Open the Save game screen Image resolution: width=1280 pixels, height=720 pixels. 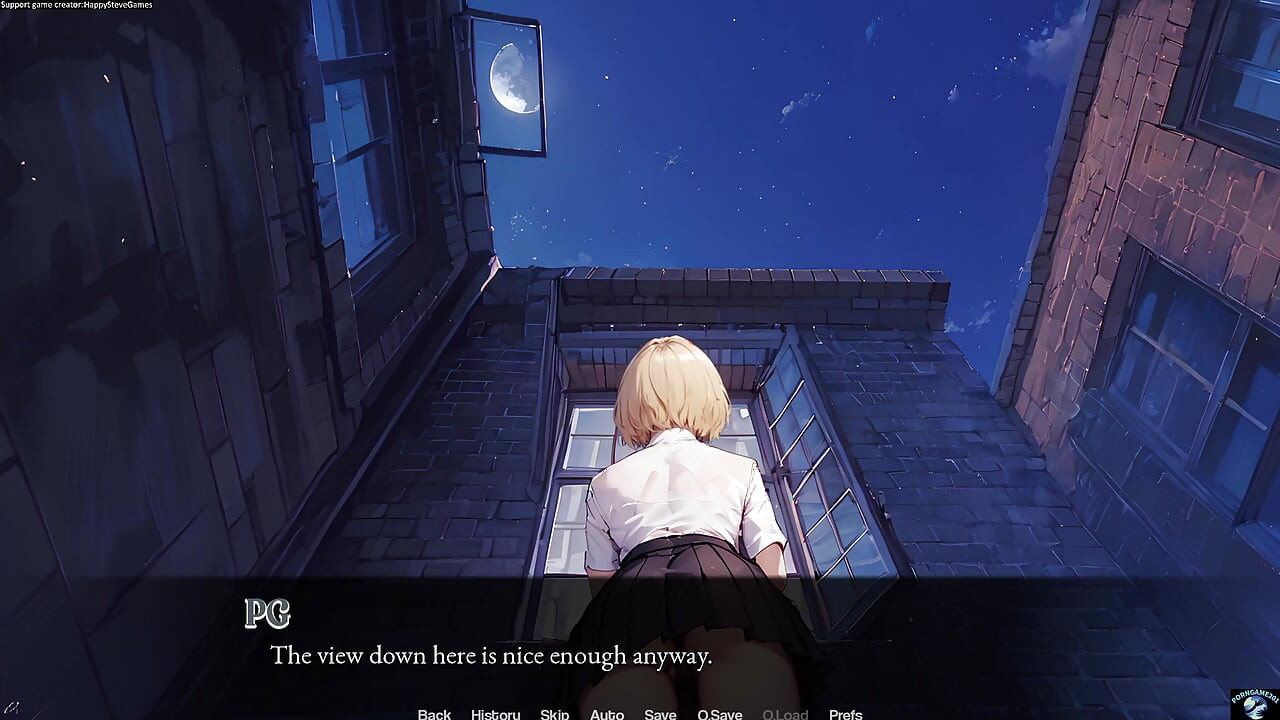(x=660, y=714)
